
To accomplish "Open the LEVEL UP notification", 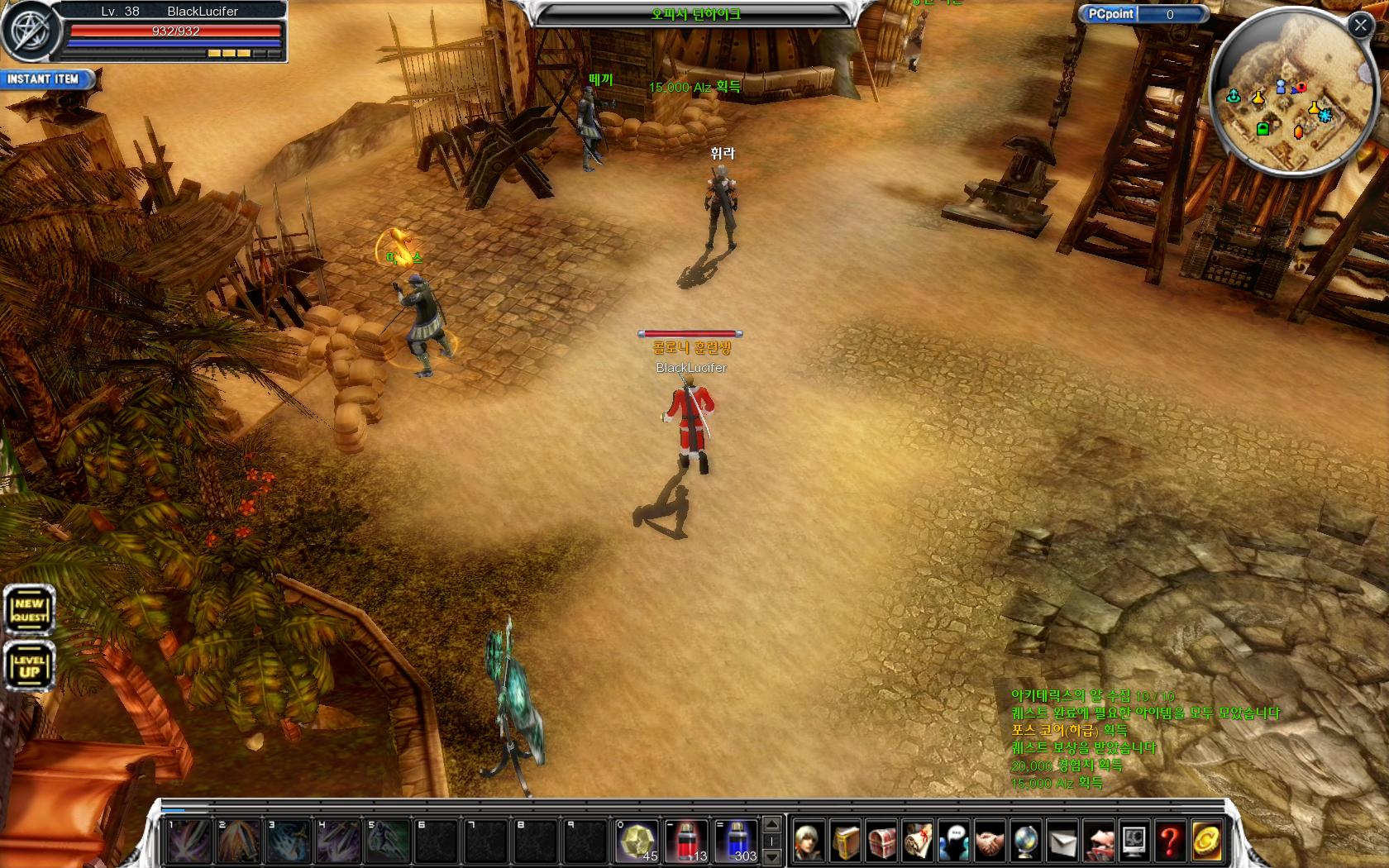I will 30,666.
